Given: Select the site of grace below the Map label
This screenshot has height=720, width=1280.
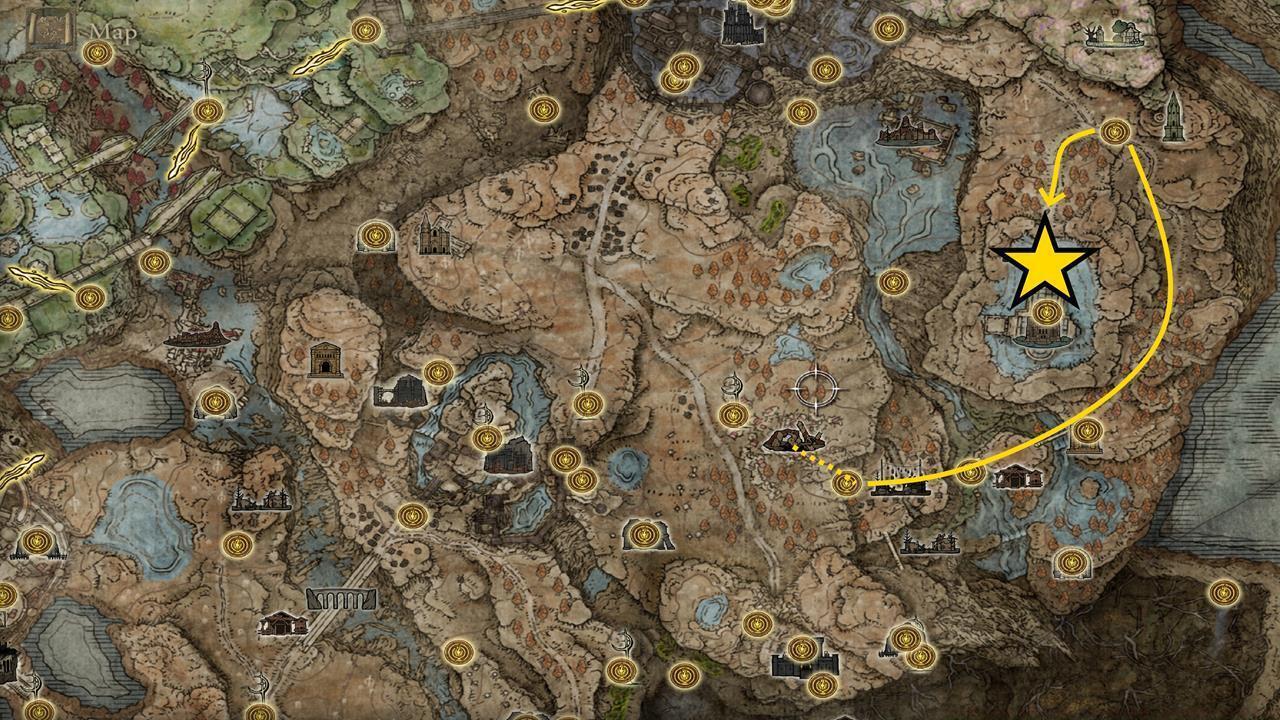Looking at the screenshot, I should [97, 53].
